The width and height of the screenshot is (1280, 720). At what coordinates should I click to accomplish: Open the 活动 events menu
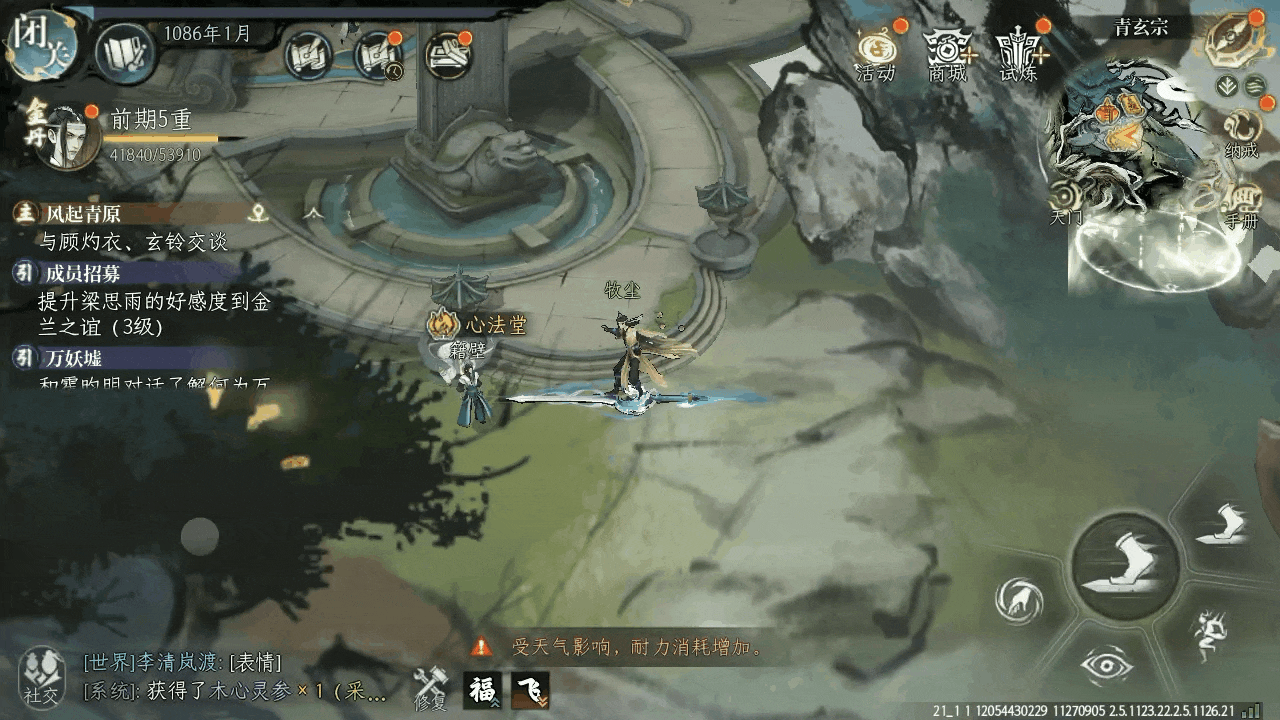tap(875, 52)
